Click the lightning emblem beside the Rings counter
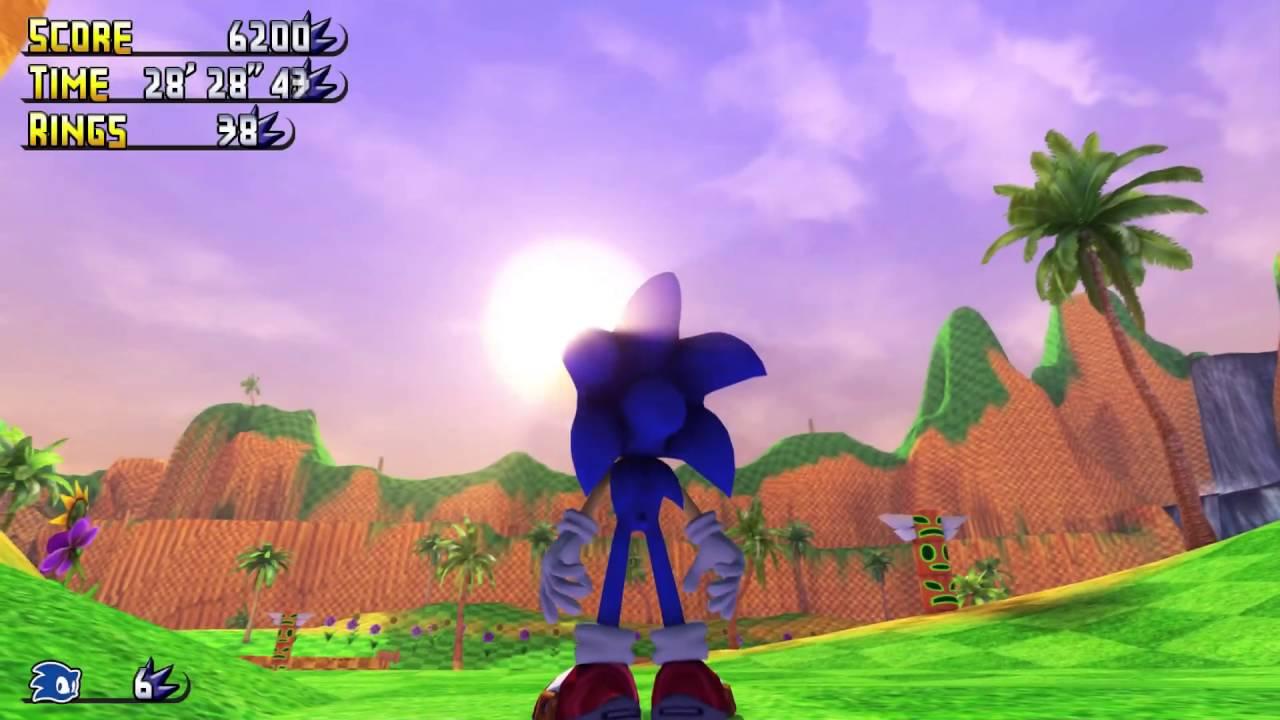Screen dimensions: 1280x720 [270, 130]
